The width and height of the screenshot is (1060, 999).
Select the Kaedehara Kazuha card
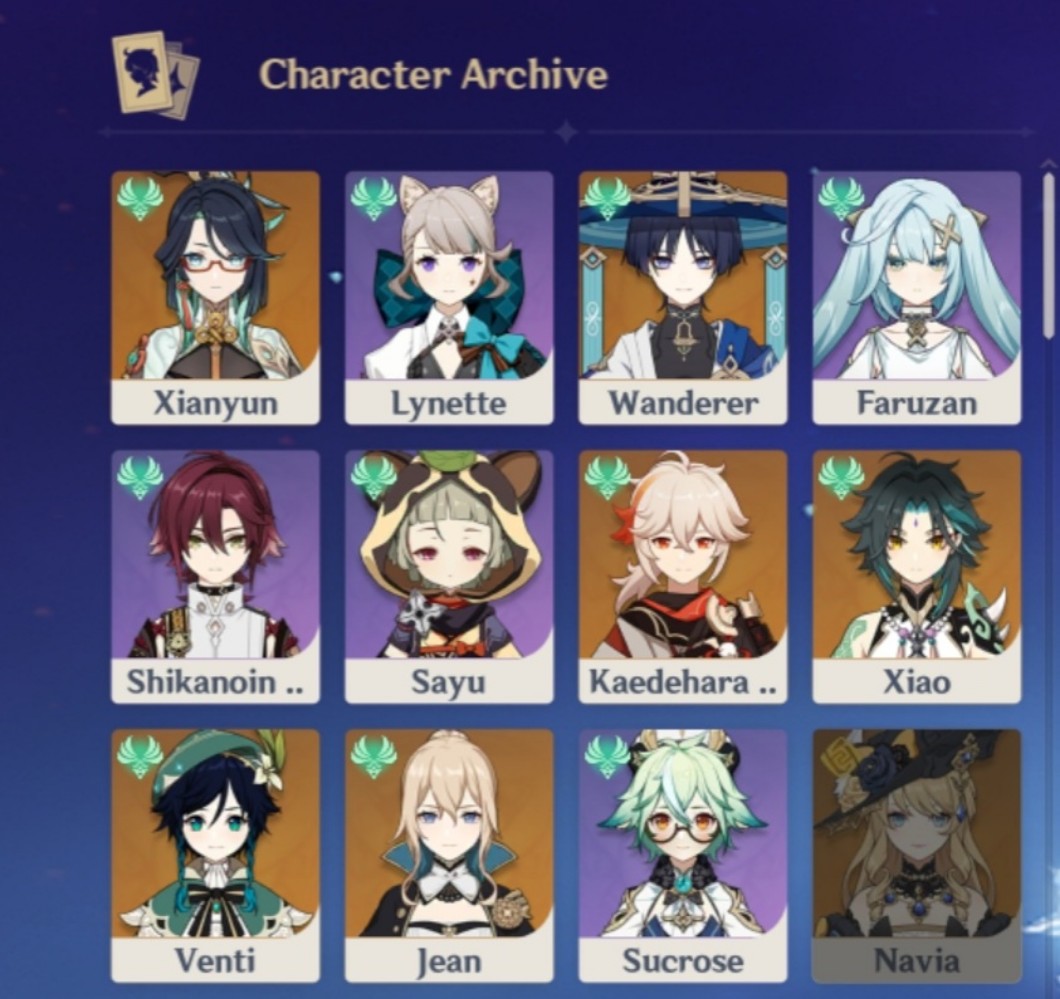coord(683,575)
